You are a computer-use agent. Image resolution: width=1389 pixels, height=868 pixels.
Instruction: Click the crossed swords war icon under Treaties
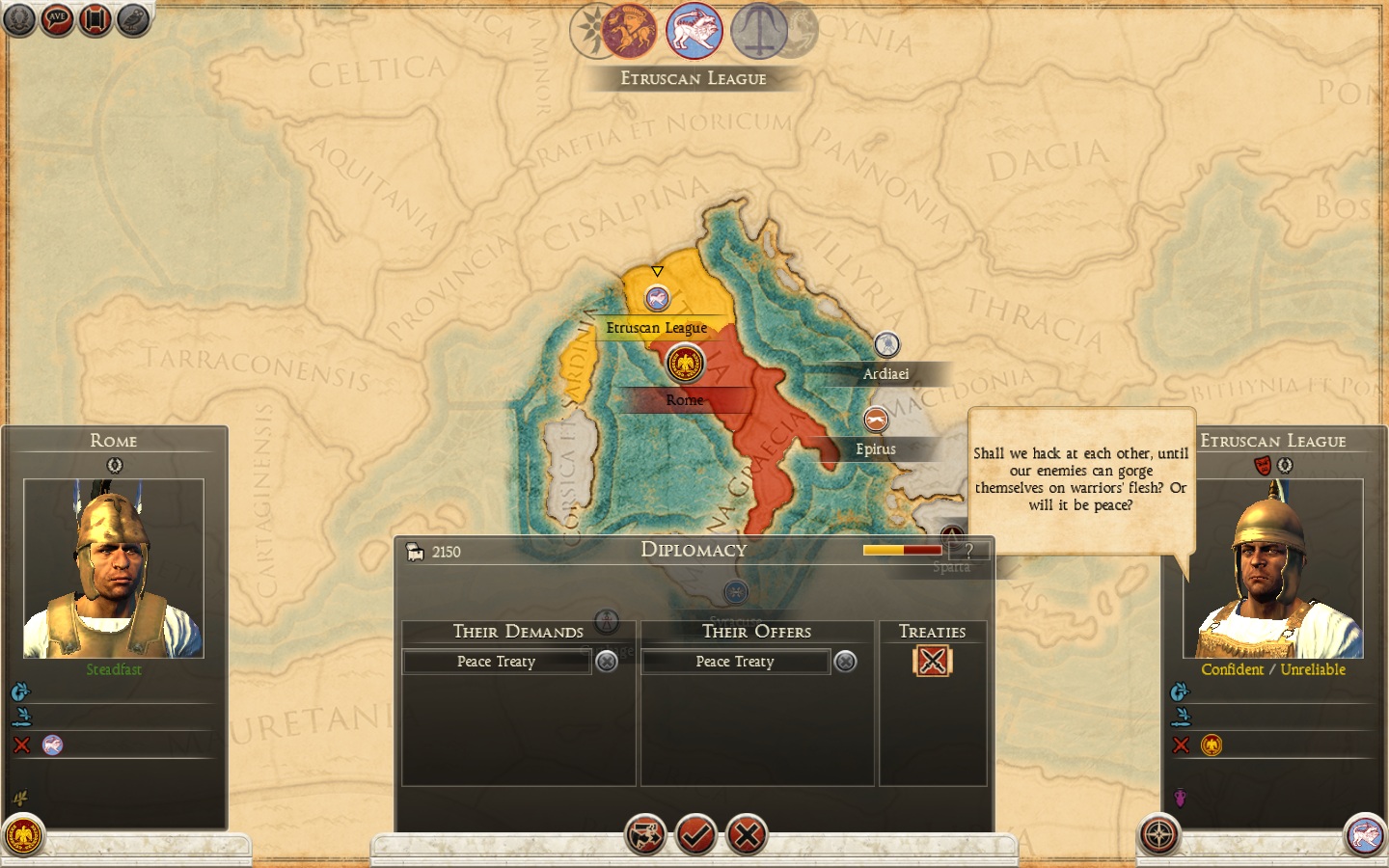tap(932, 661)
